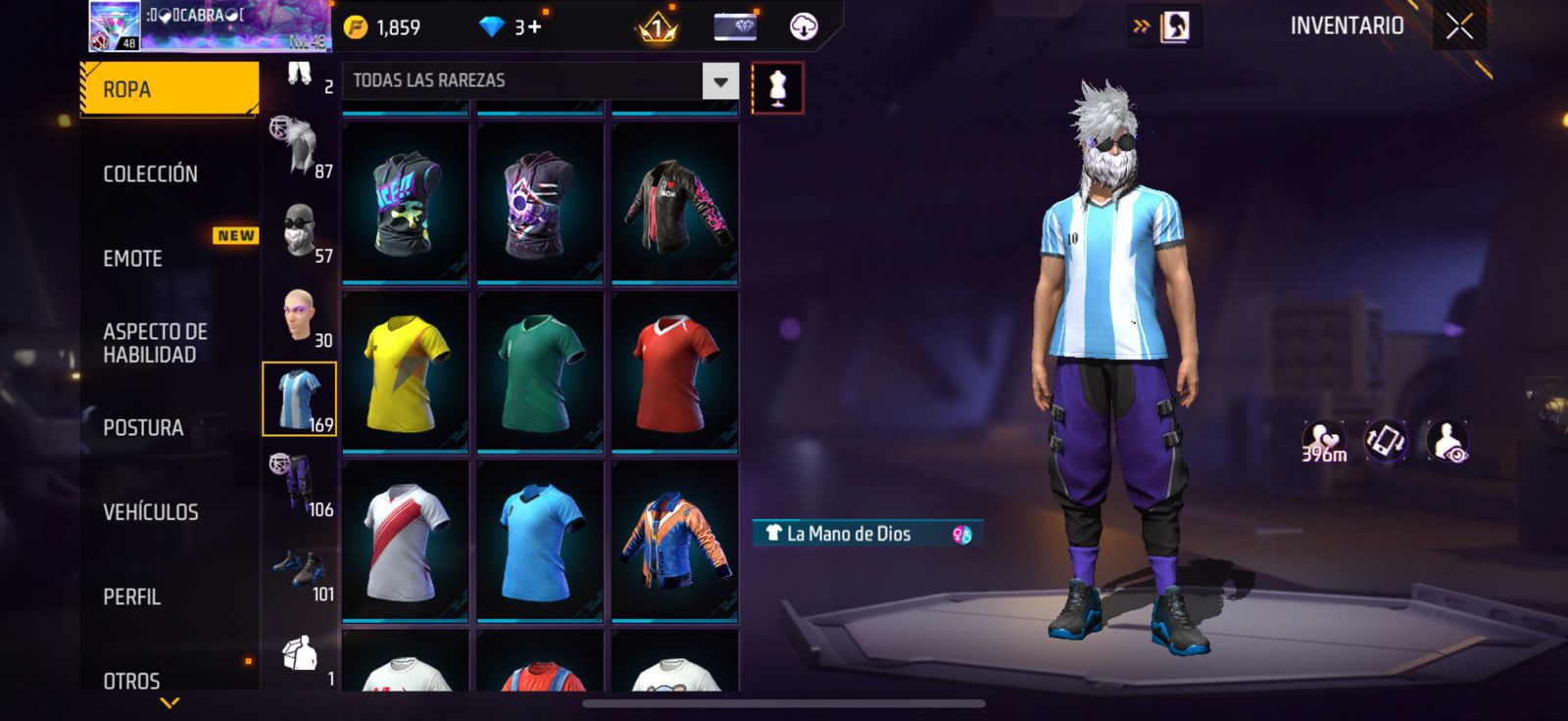1568x721 pixels.
Task: Open the Otros tab
Action: [x=131, y=680]
